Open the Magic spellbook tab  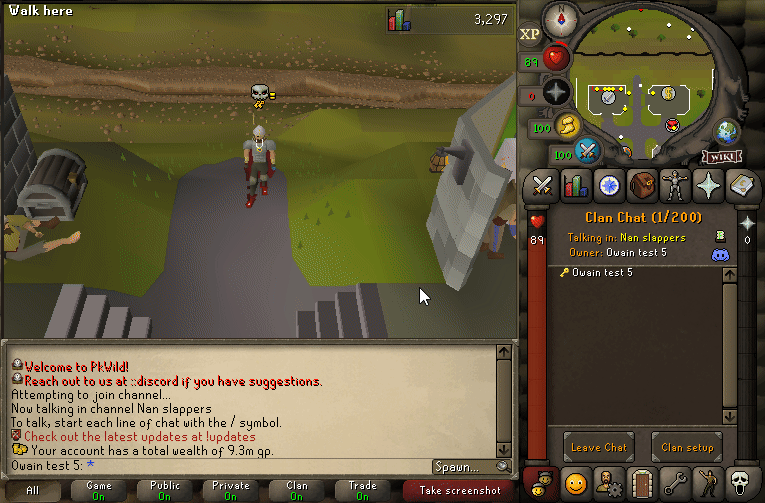742,185
